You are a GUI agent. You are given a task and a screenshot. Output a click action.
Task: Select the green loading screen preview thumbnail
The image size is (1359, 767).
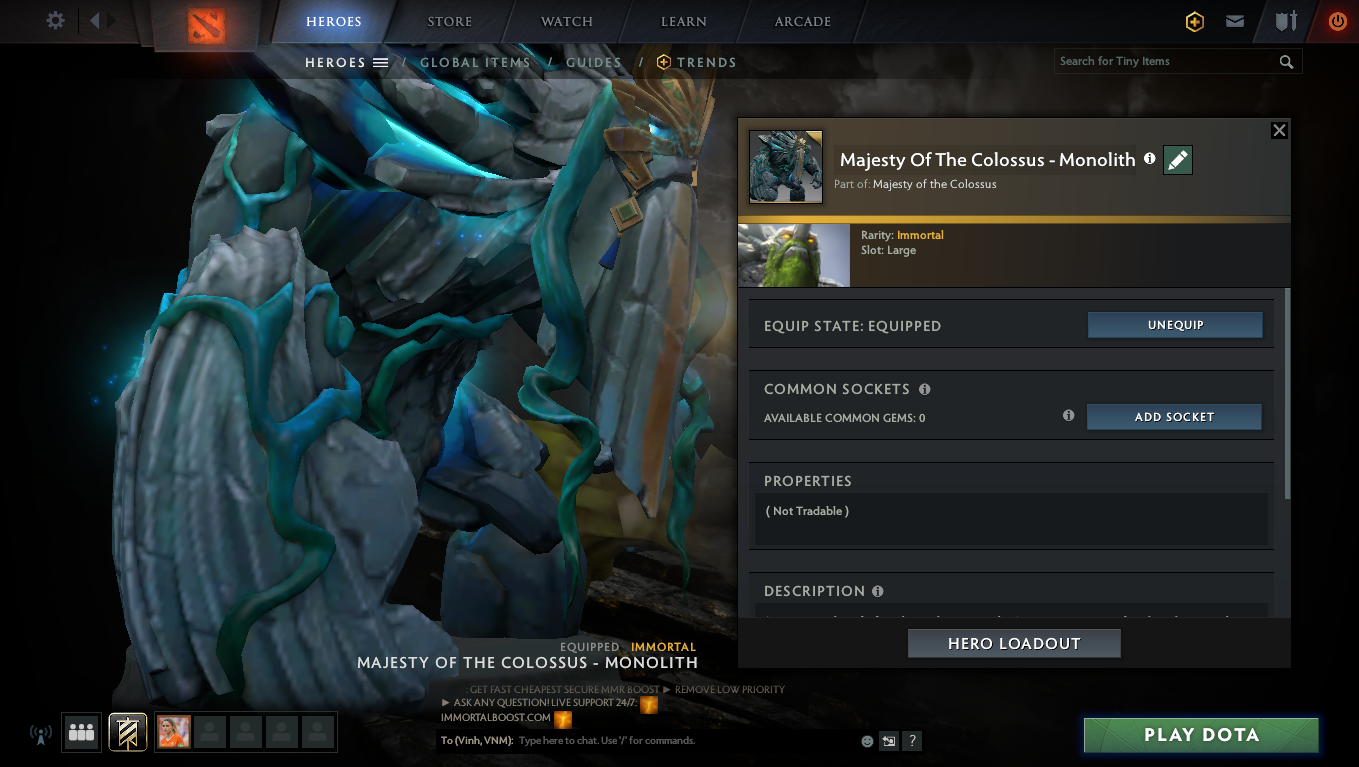[x=793, y=255]
